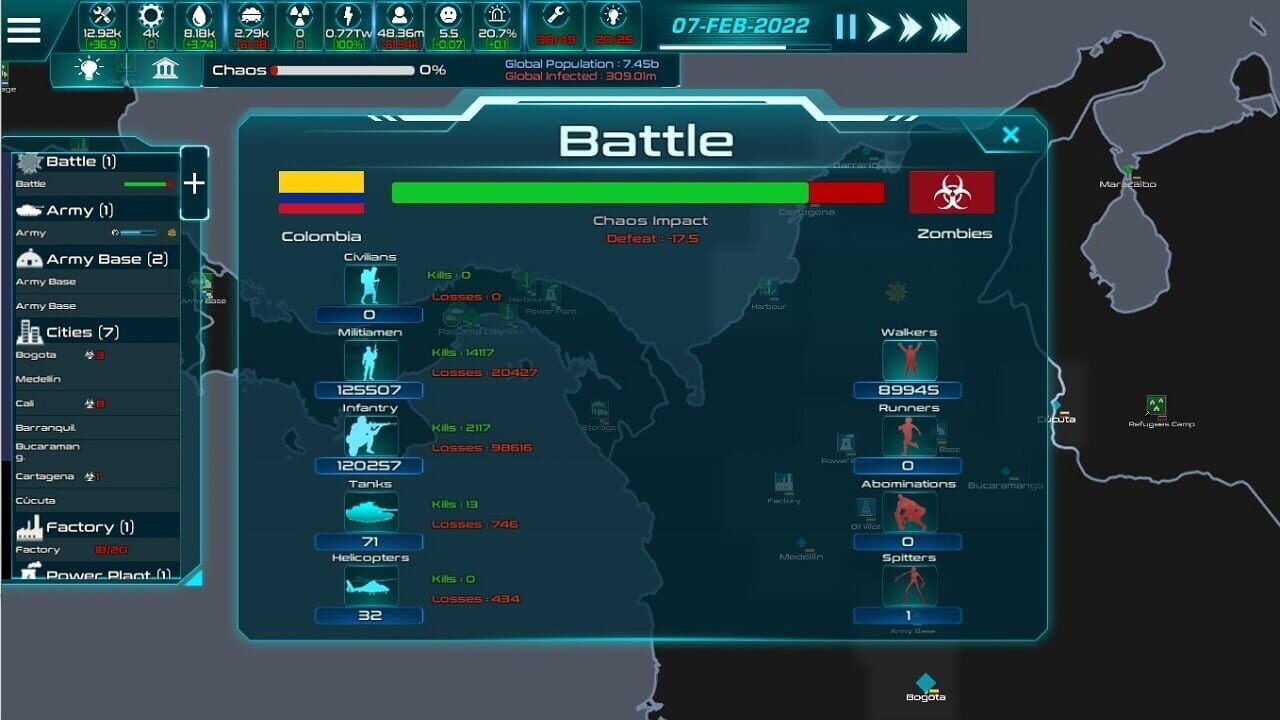Click the Spitters zombie icon

coord(911,587)
